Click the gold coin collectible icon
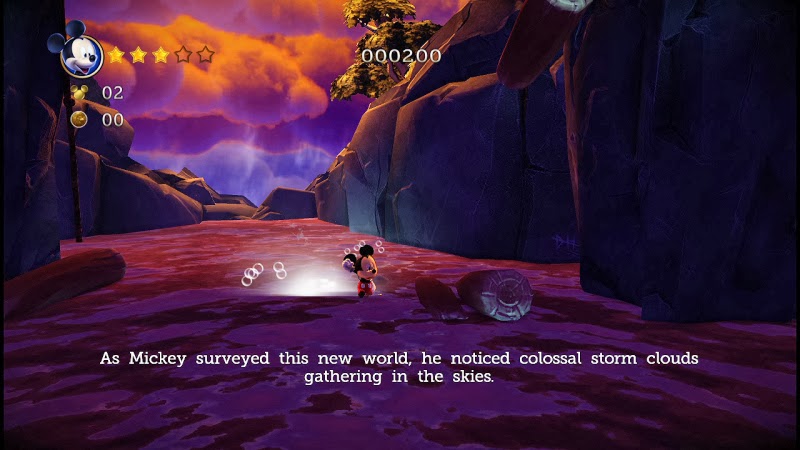The height and width of the screenshot is (450, 800). tap(79, 119)
